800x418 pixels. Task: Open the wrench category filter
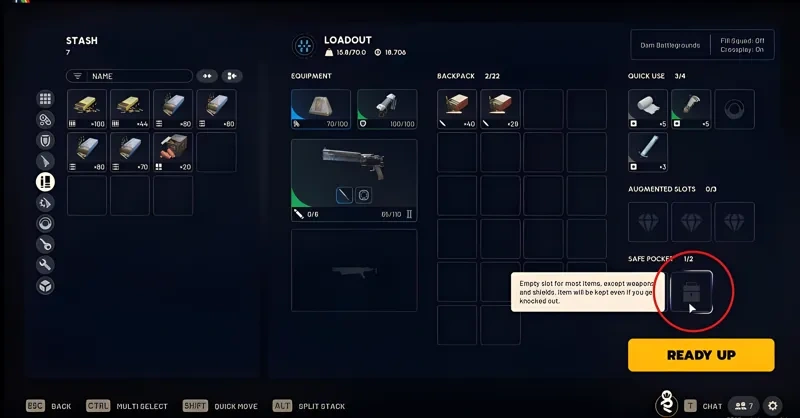click(45, 265)
